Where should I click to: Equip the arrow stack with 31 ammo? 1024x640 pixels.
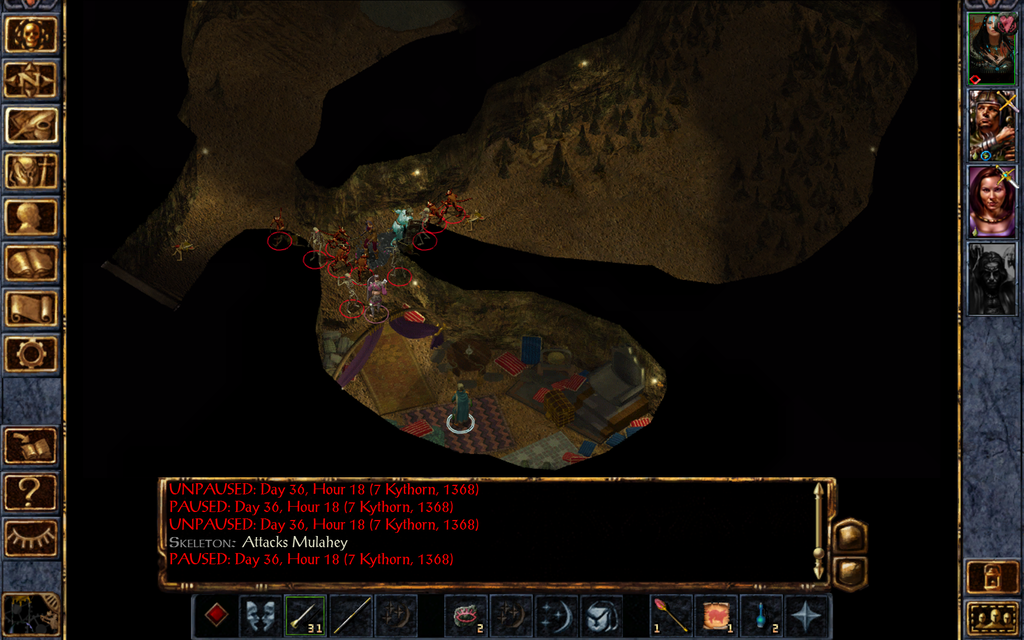pyautogui.click(x=305, y=615)
